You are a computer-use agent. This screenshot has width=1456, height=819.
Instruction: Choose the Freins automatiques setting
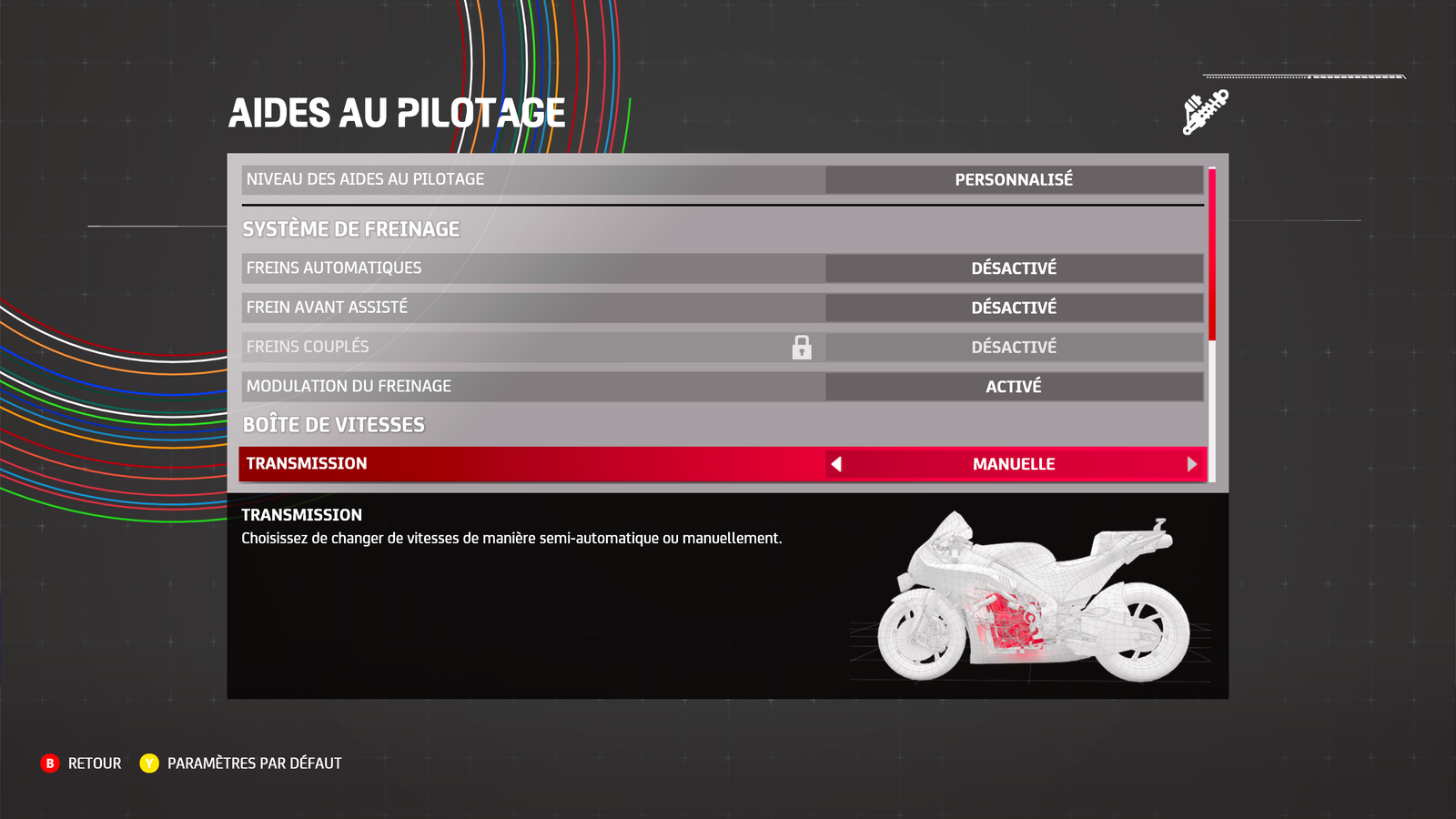click(x=723, y=268)
